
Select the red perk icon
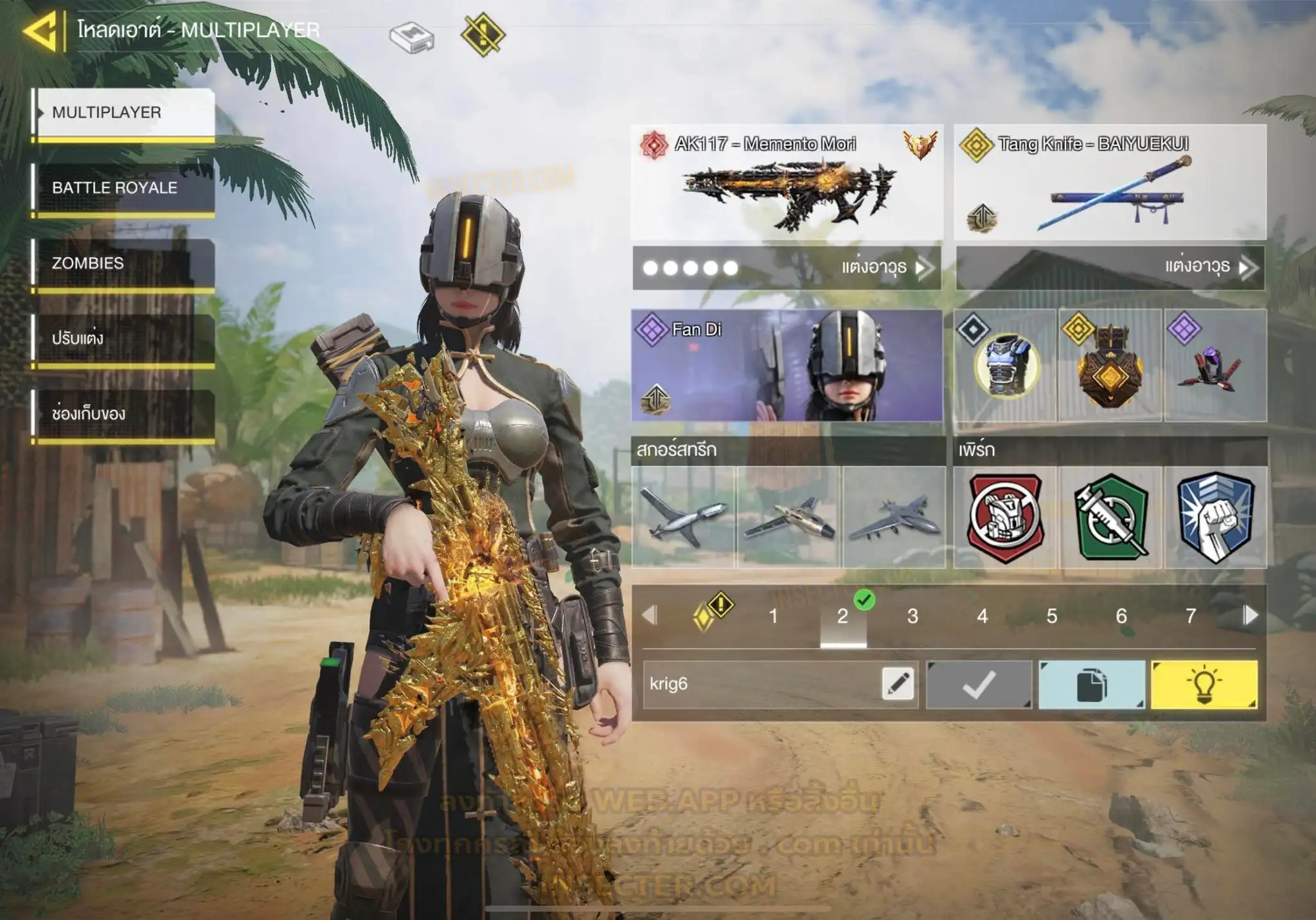1005,518
